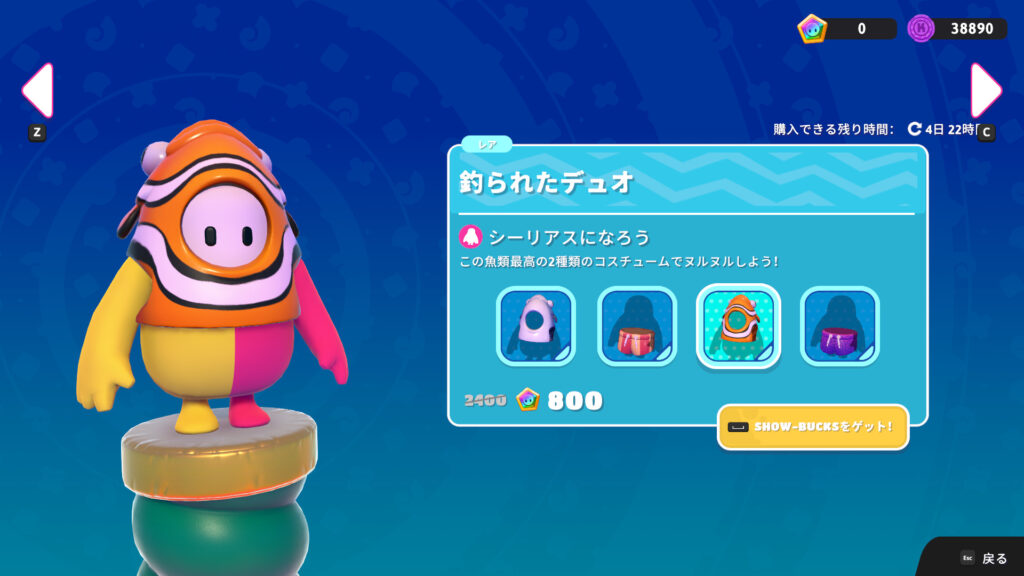Buy the bundle for 800 Show-Bucks
The width and height of the screenshot is (1024, 576).
pyautogui.click(x=560, y=401)
